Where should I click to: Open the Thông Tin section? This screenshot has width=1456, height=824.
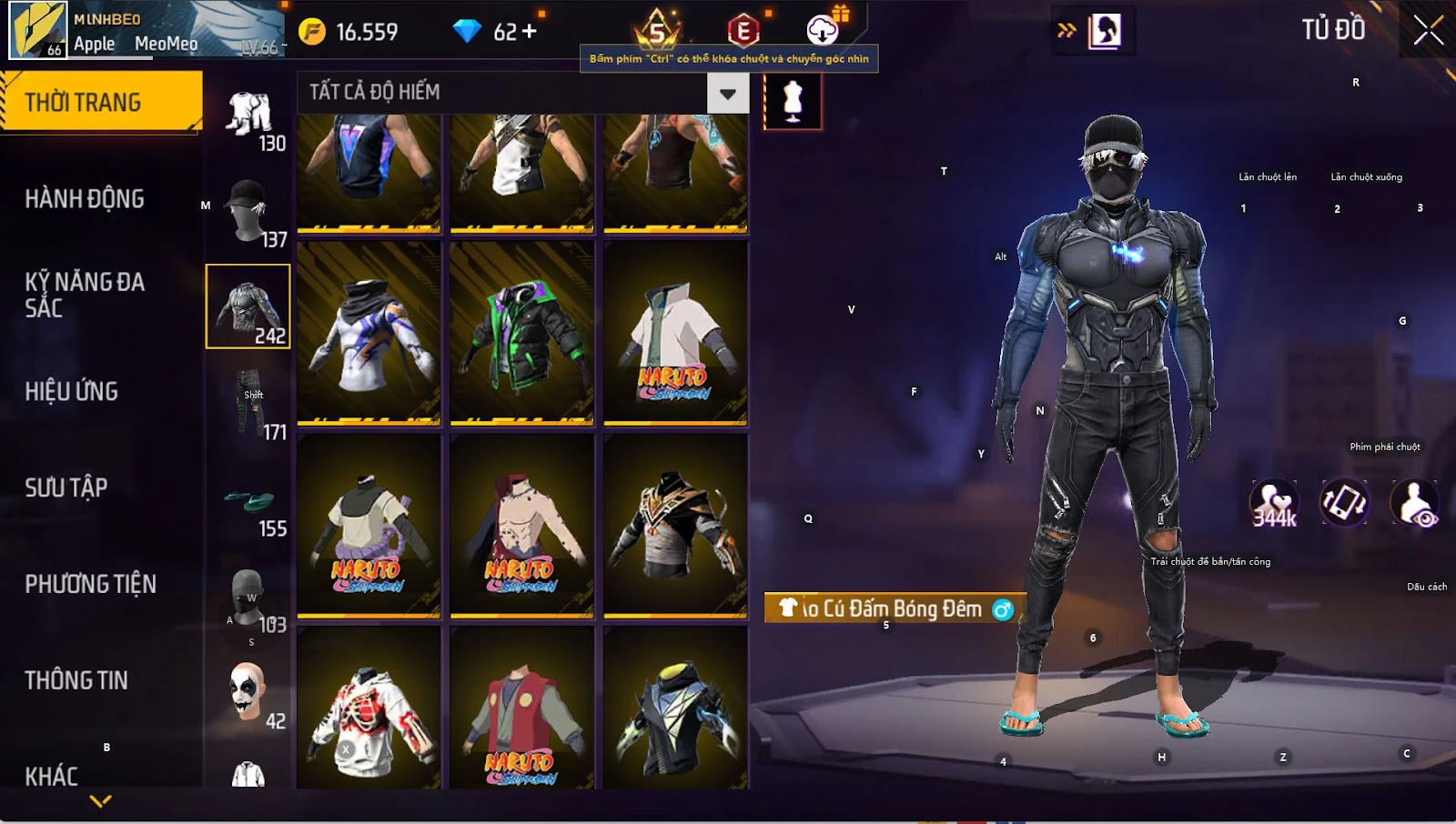(x=76, y=680)
